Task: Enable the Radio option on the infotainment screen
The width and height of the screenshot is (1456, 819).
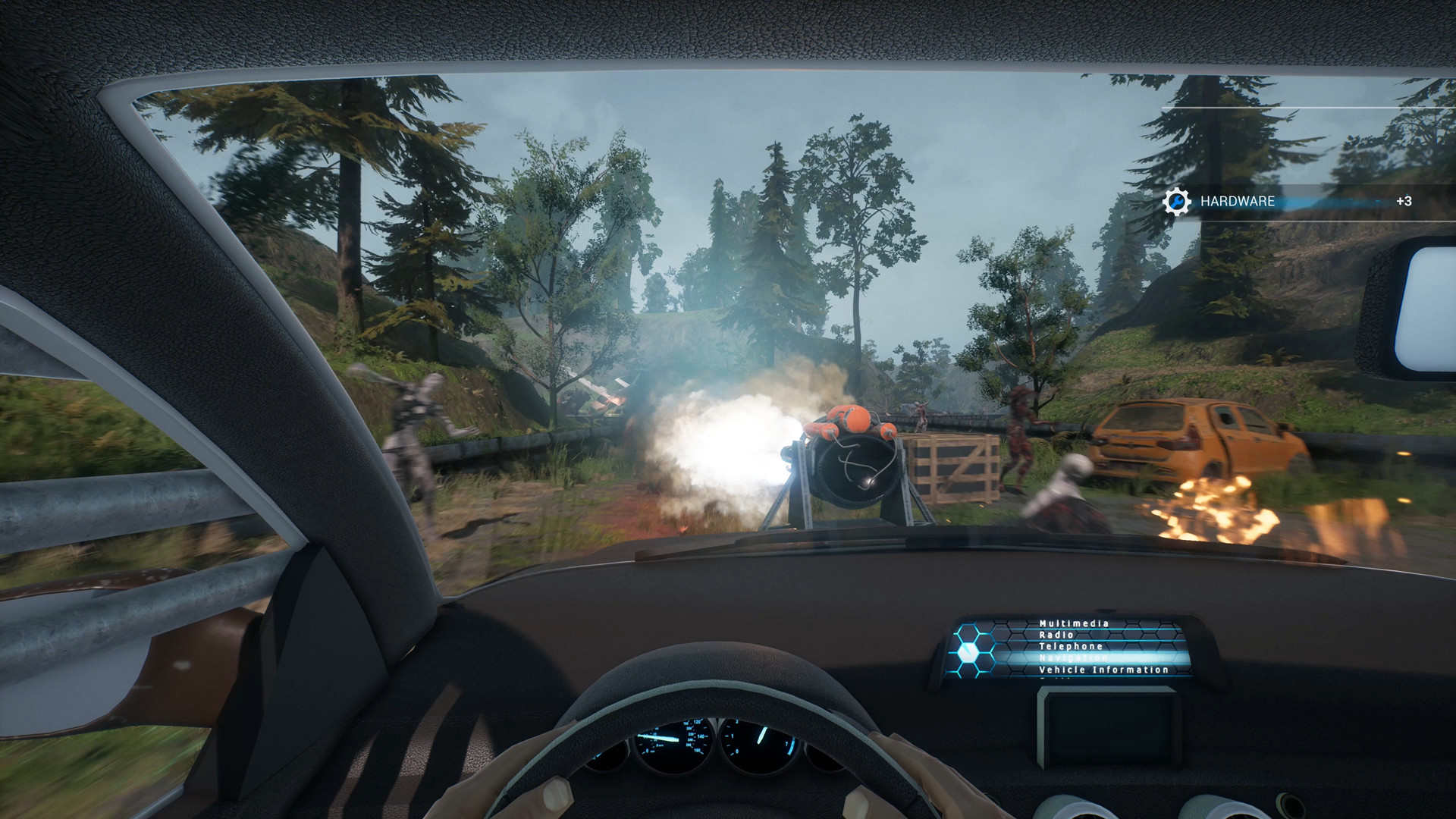Action: point(1056,635)
